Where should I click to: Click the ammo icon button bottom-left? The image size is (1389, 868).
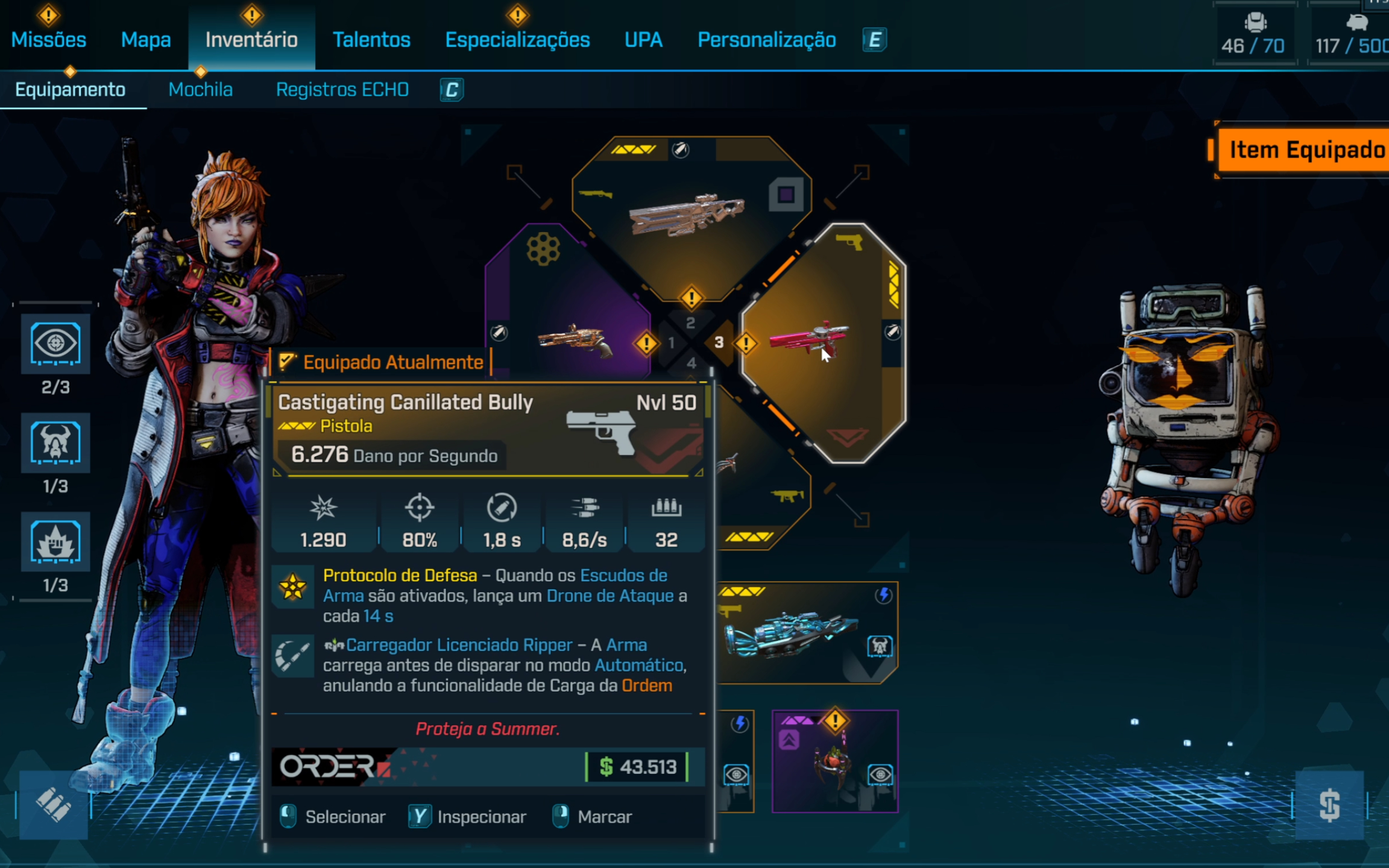pyautogui.click(x=54, y=805)
